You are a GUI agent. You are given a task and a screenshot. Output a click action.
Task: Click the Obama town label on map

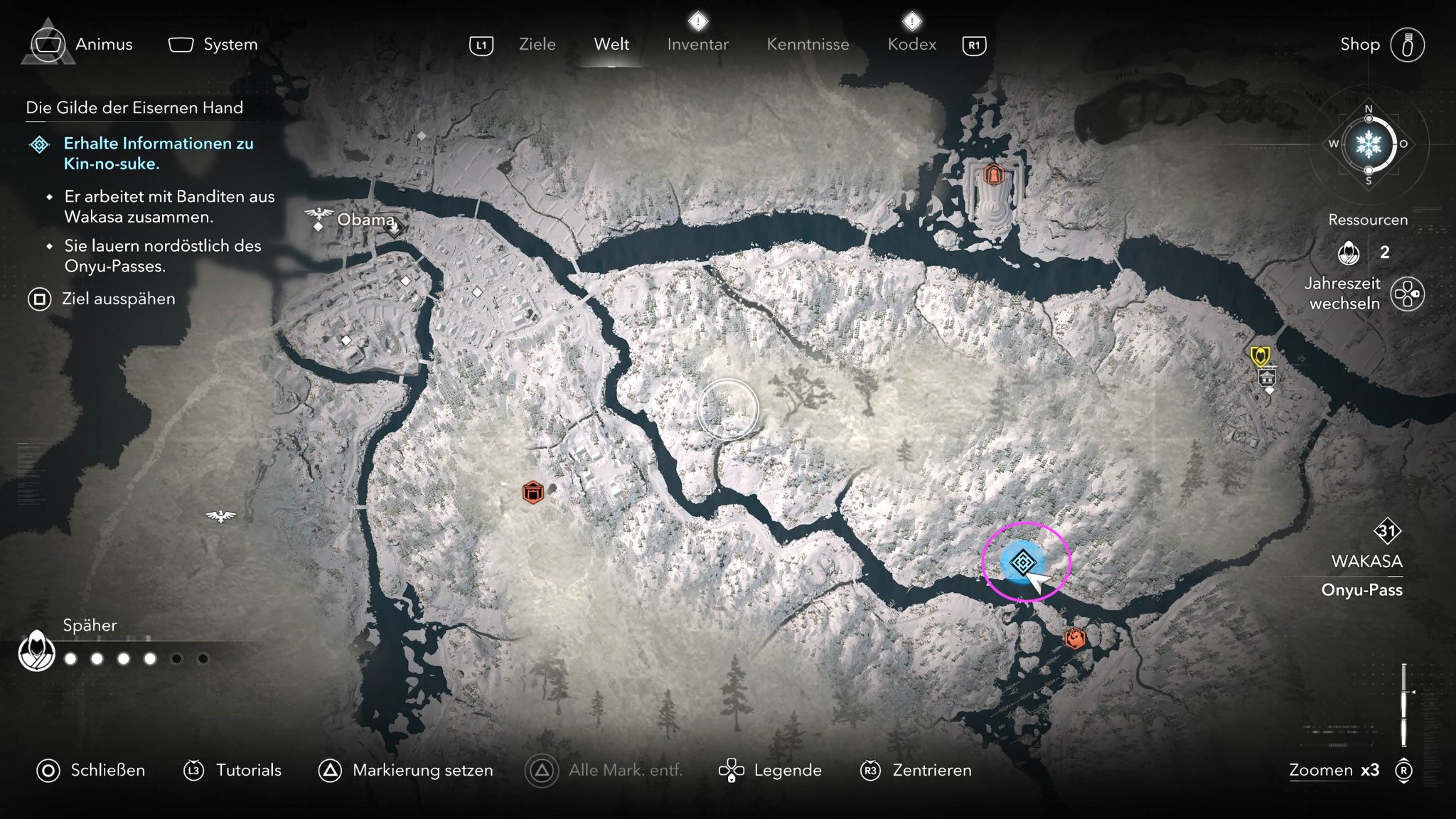(365, 220)
